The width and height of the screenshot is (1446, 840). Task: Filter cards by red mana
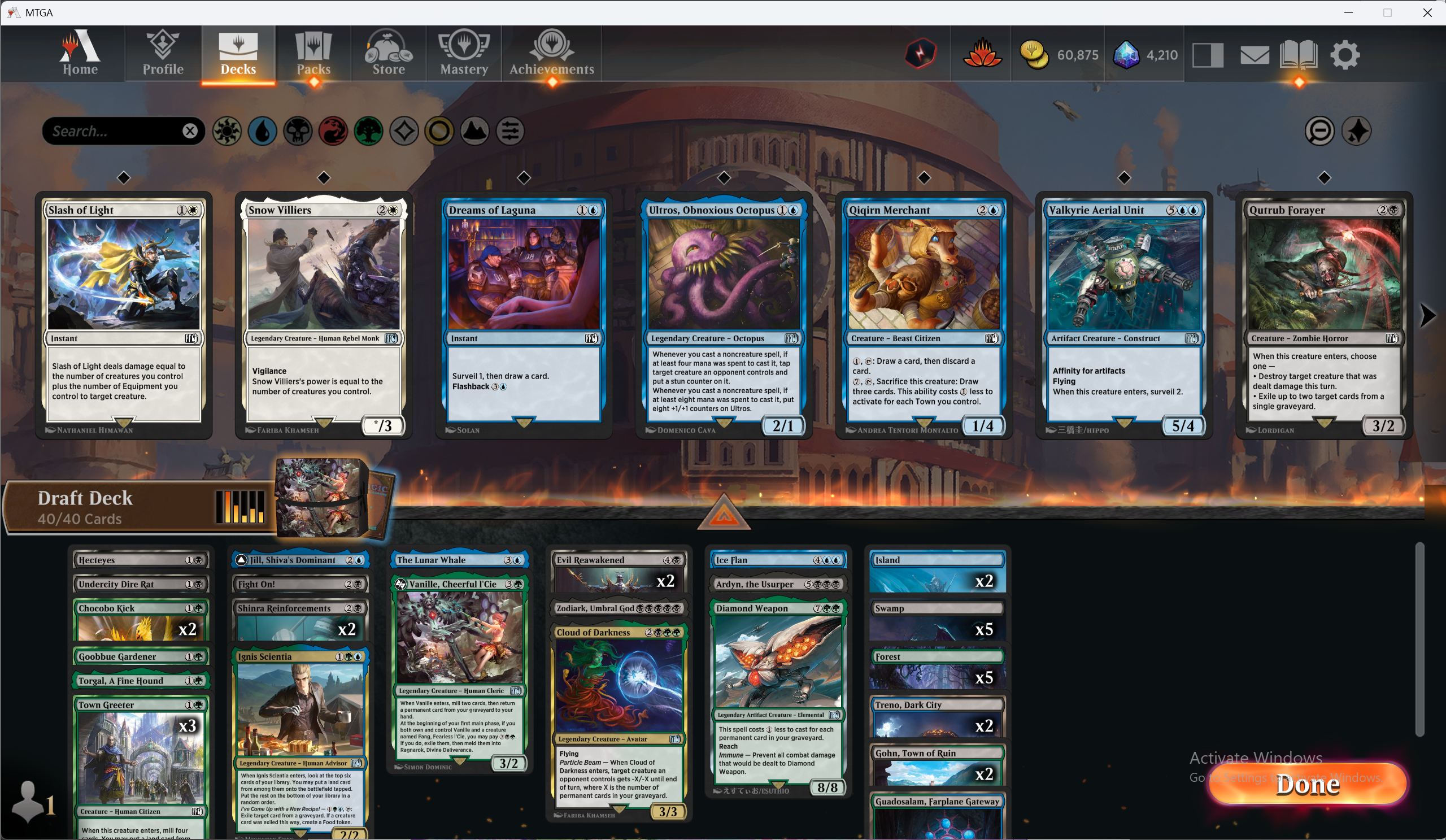(x=333, y=131)
